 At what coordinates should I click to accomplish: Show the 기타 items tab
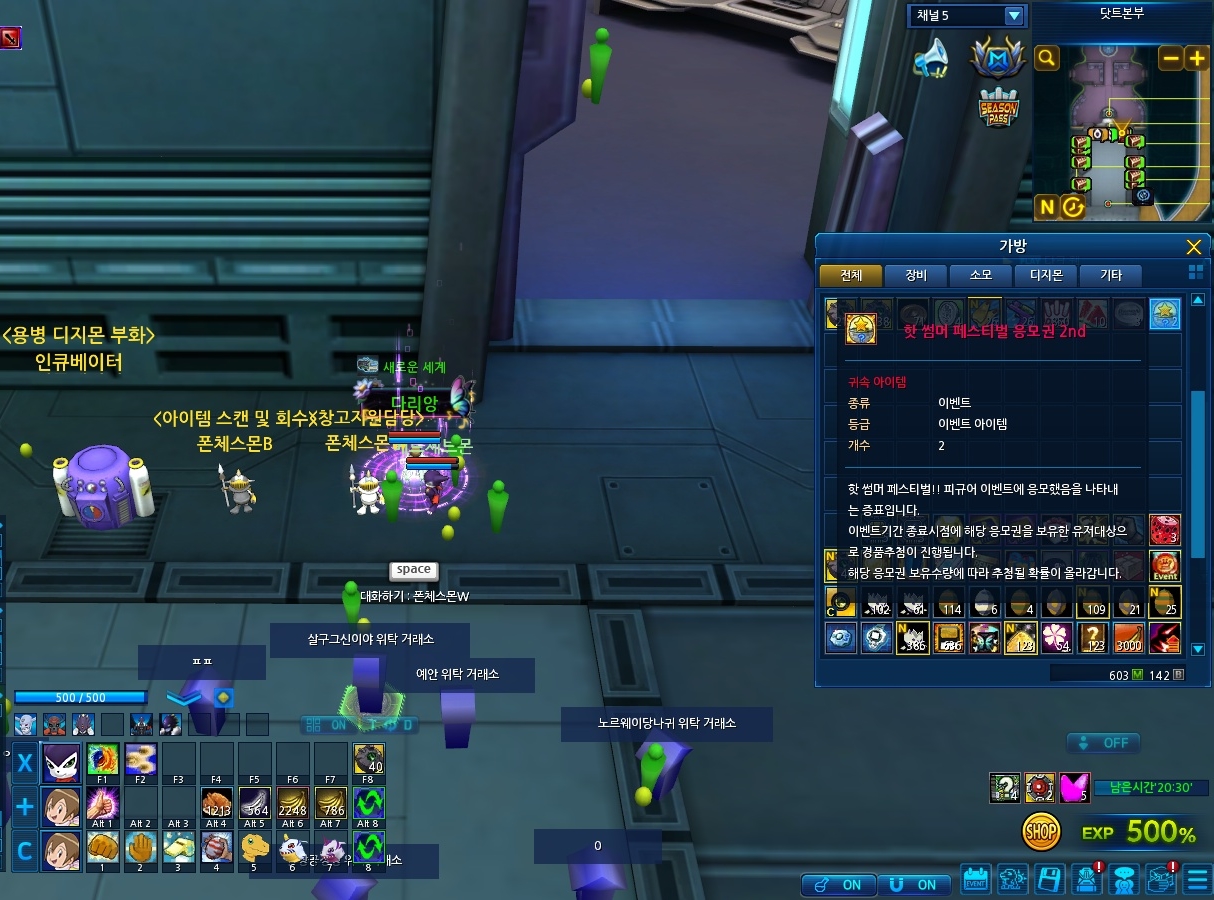(x=1110, y=276)
